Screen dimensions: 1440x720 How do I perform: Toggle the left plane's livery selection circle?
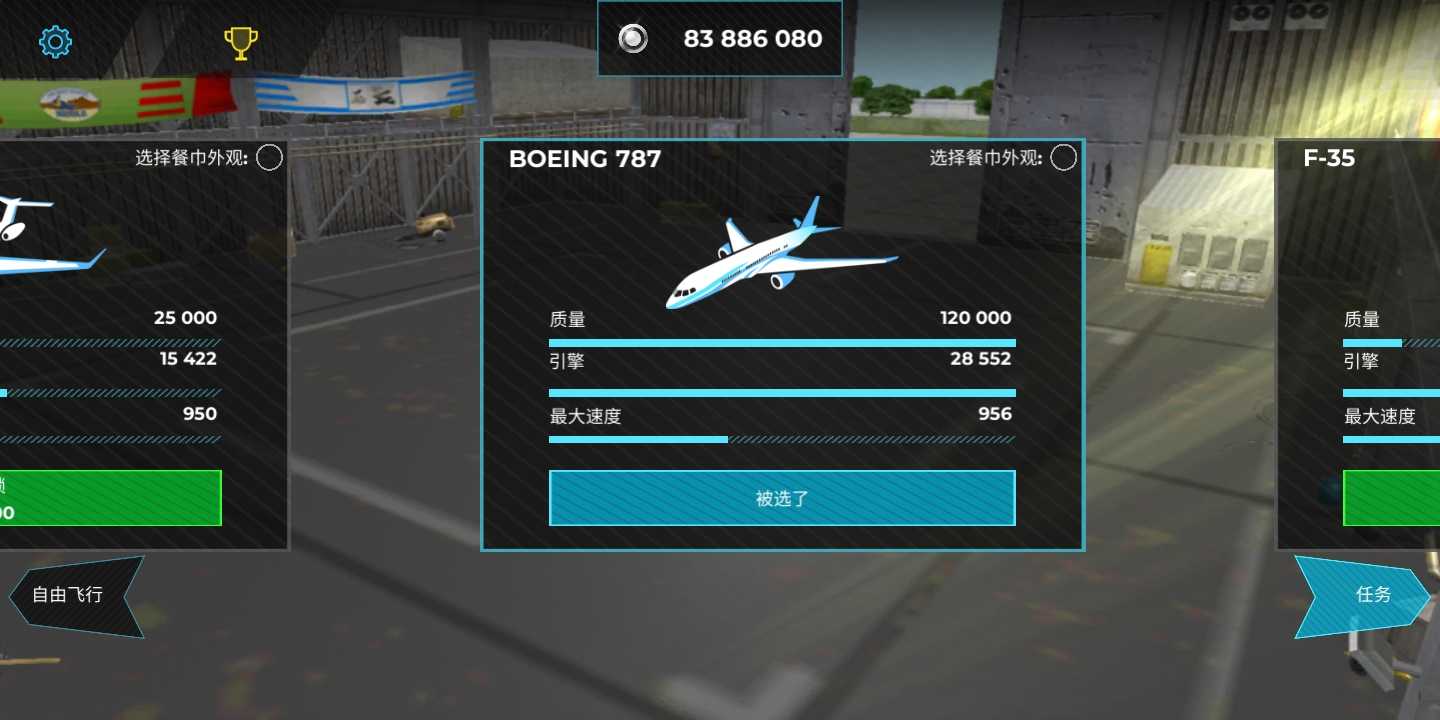(267, 157)
